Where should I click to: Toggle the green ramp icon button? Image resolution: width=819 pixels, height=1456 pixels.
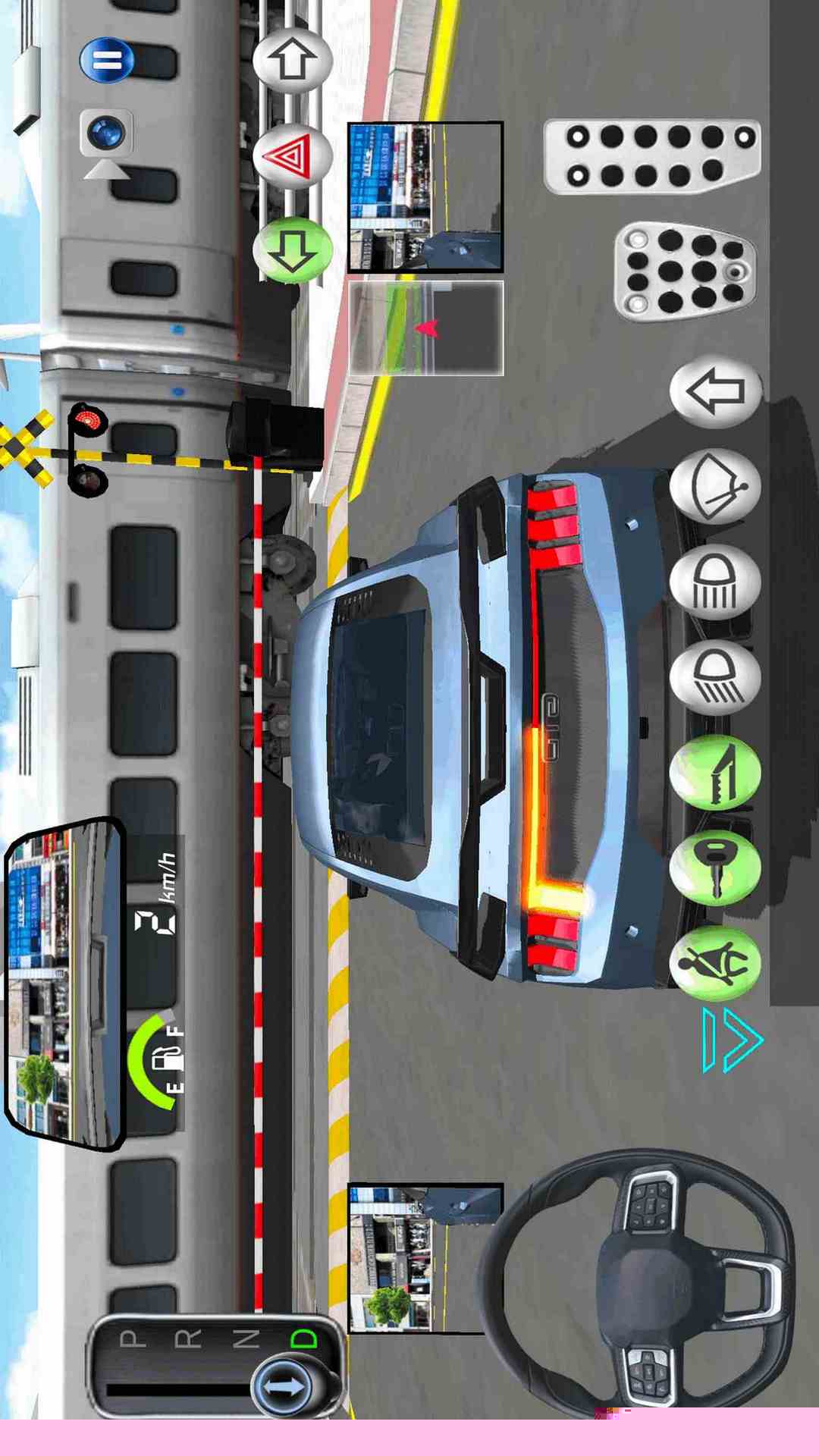tap(715, 772)
